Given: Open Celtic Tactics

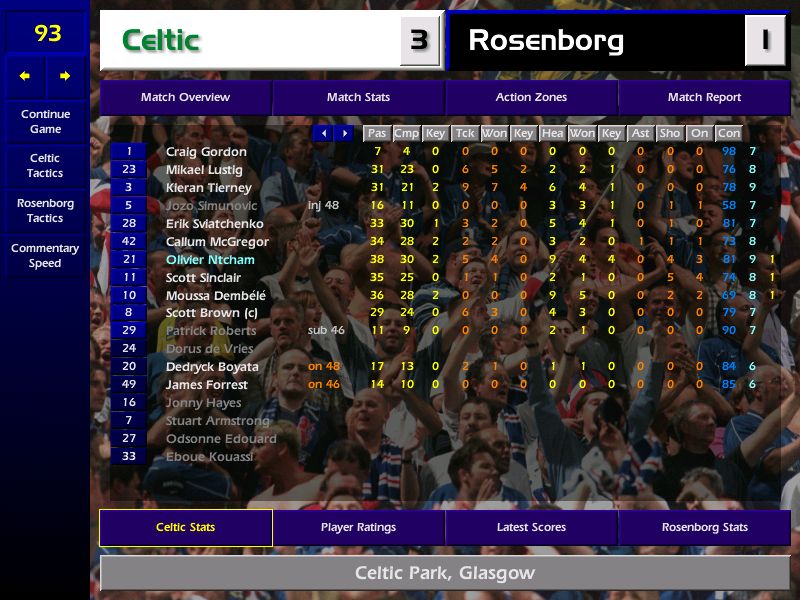Looking at the screenshot, I should 45,166.
